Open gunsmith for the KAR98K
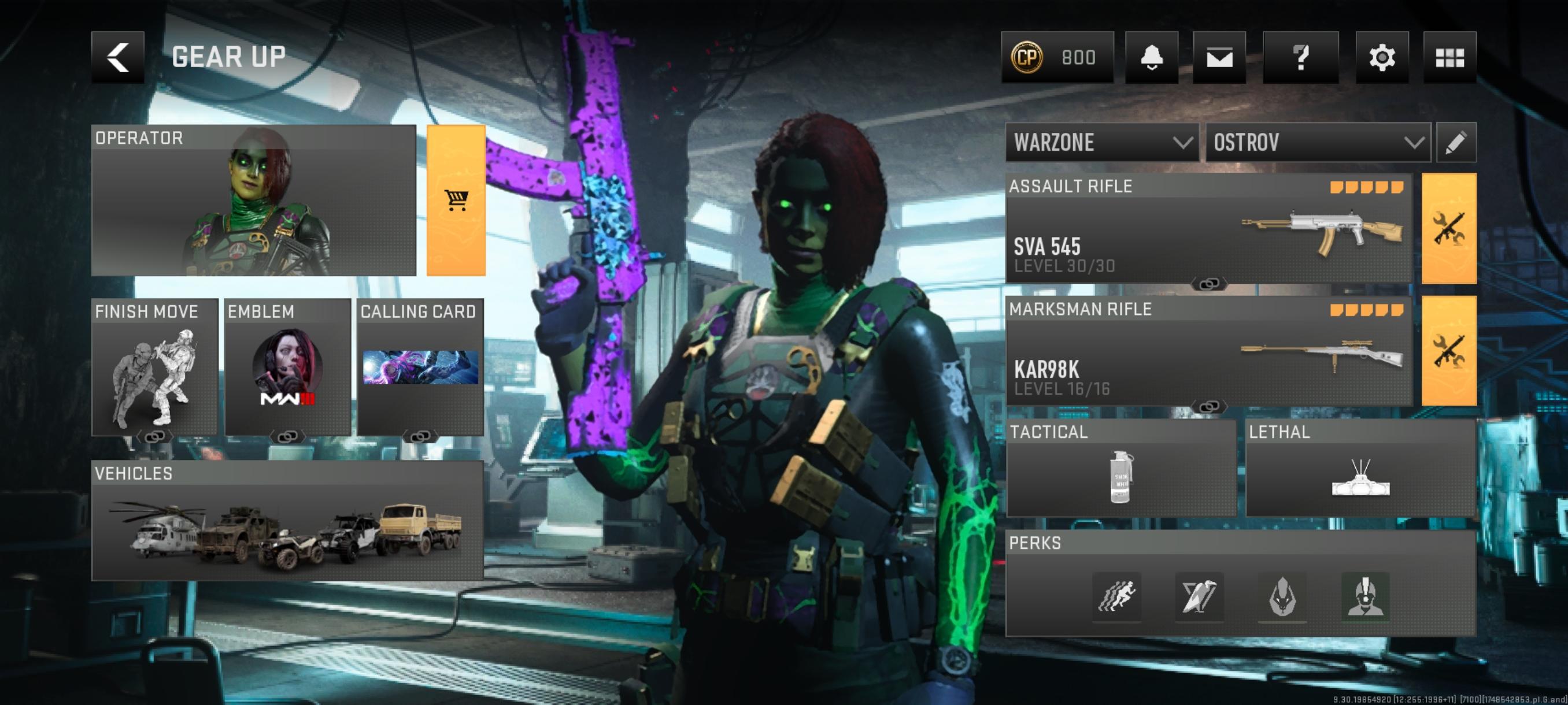The width and height of the screenshot is (1568, 705). pos(1448,351)
